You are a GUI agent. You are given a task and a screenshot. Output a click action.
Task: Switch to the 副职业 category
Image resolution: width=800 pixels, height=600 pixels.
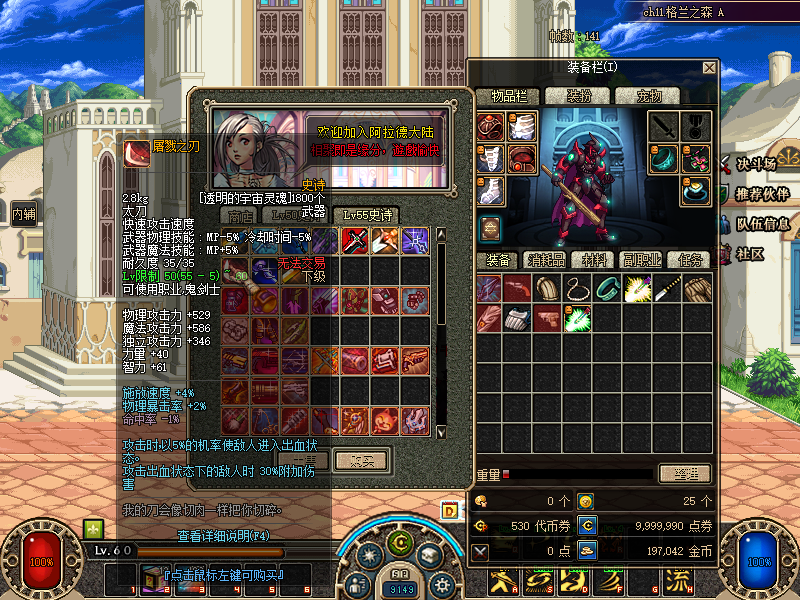pos(639,259)
